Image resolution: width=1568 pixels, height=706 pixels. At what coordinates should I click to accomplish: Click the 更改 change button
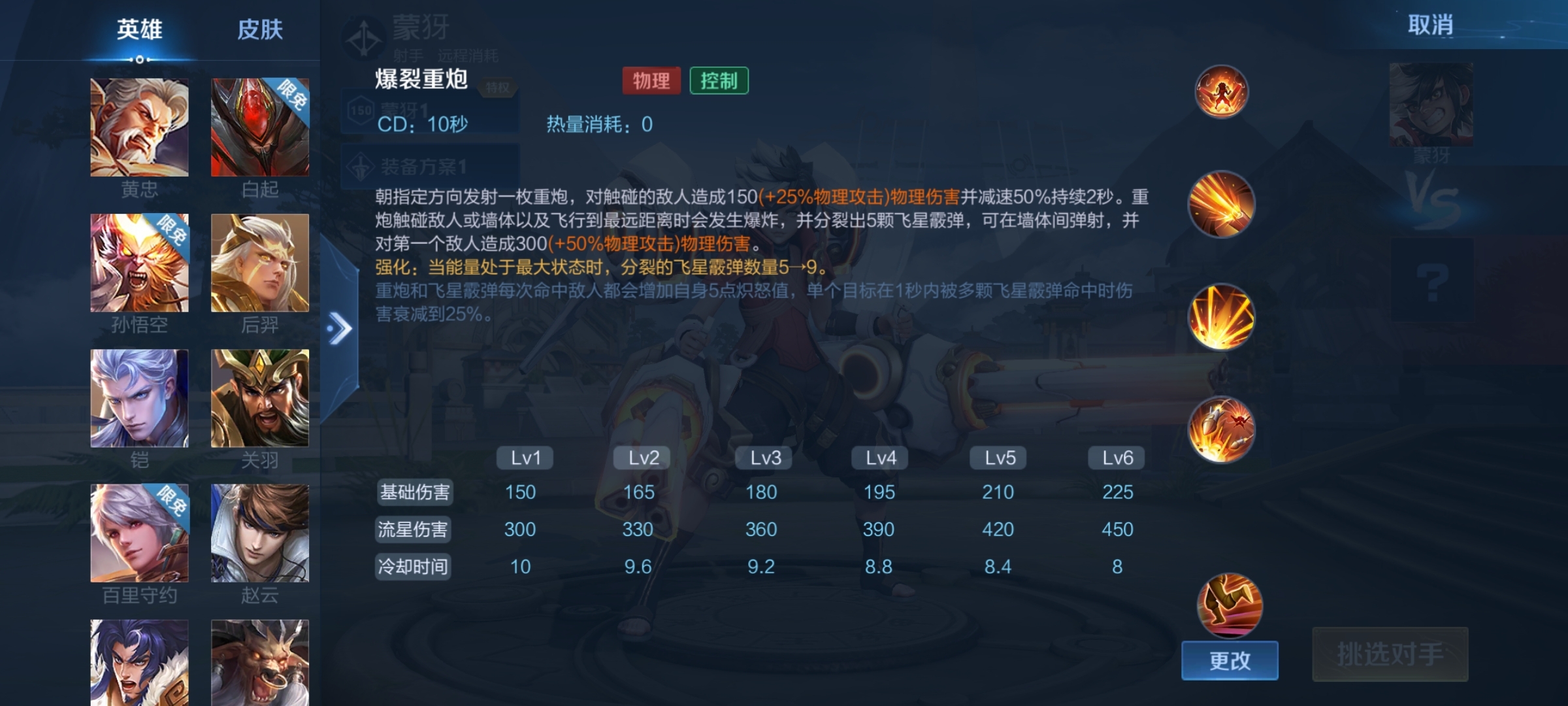click(1229, 660)
